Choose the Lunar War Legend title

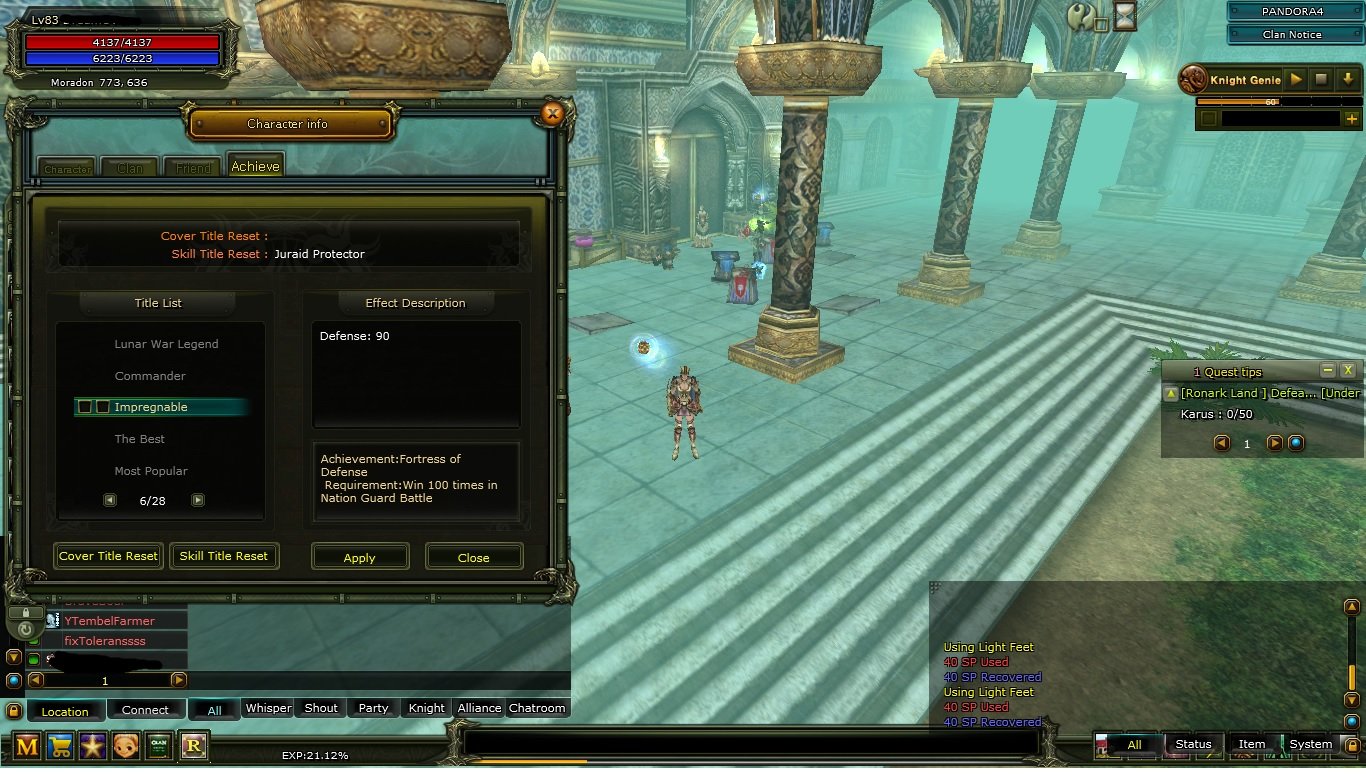[166, 344]
